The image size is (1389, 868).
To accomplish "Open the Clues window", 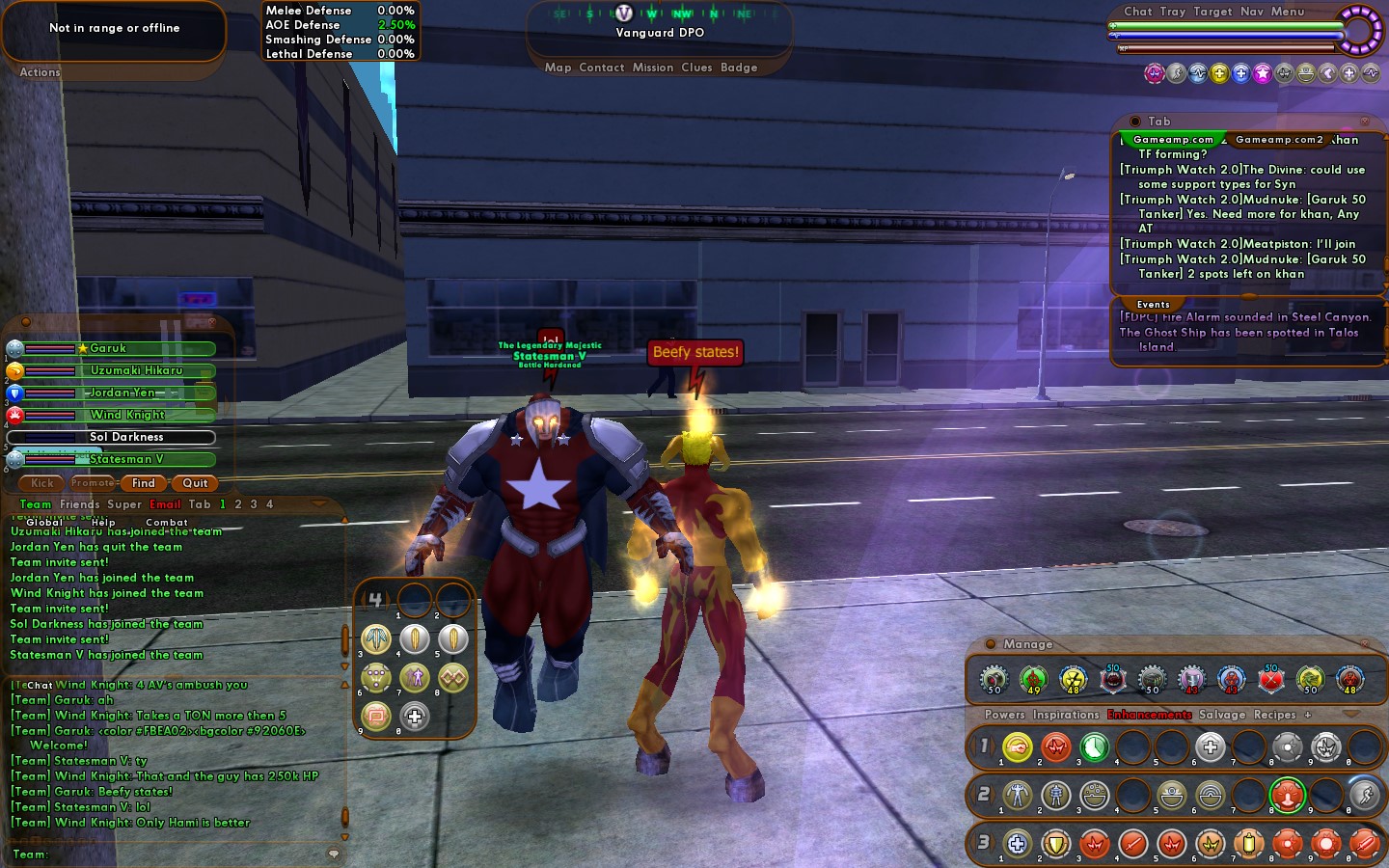I will (696, 68).
